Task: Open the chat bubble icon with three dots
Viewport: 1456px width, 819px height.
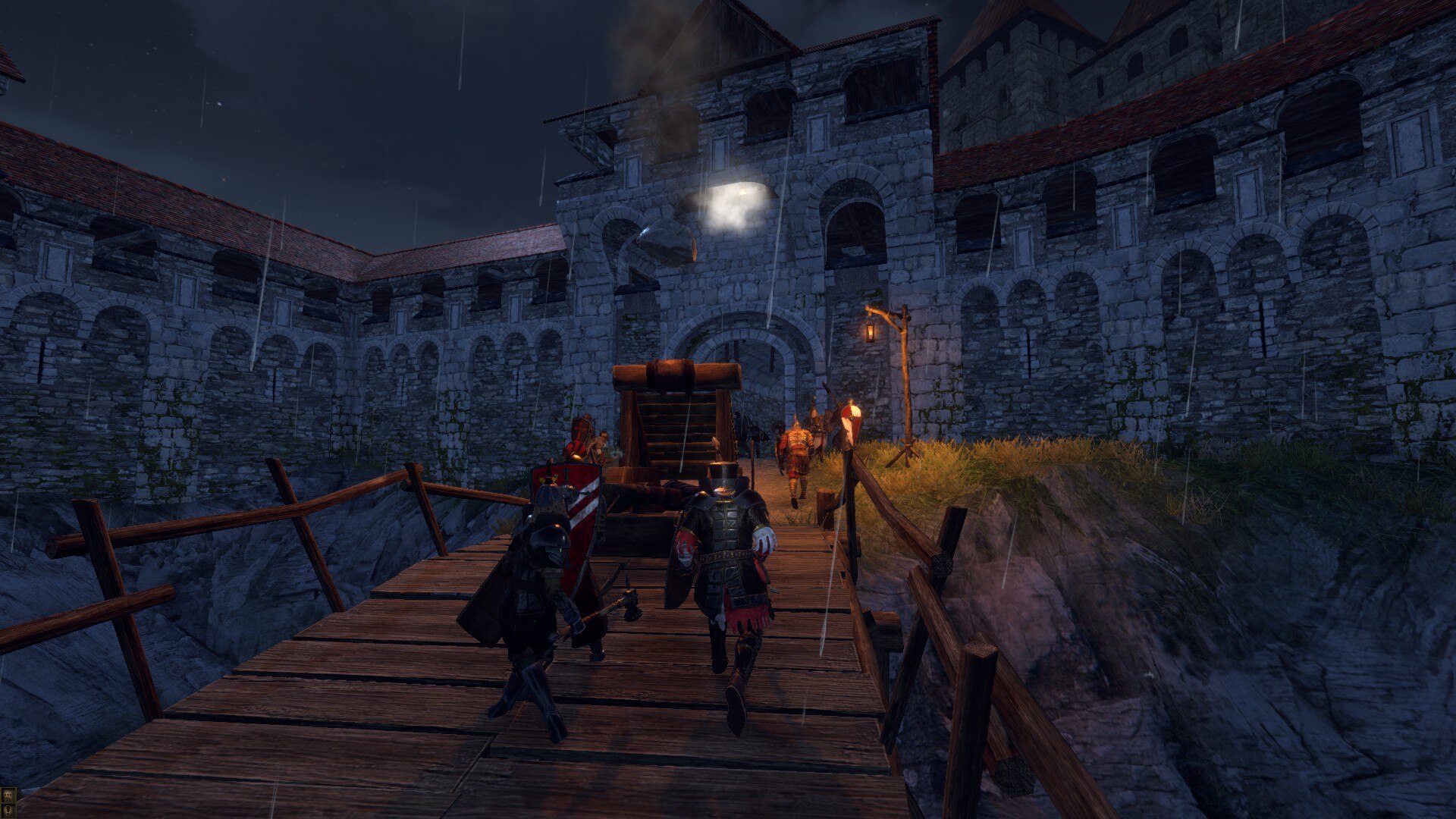Action: (8, 795)
